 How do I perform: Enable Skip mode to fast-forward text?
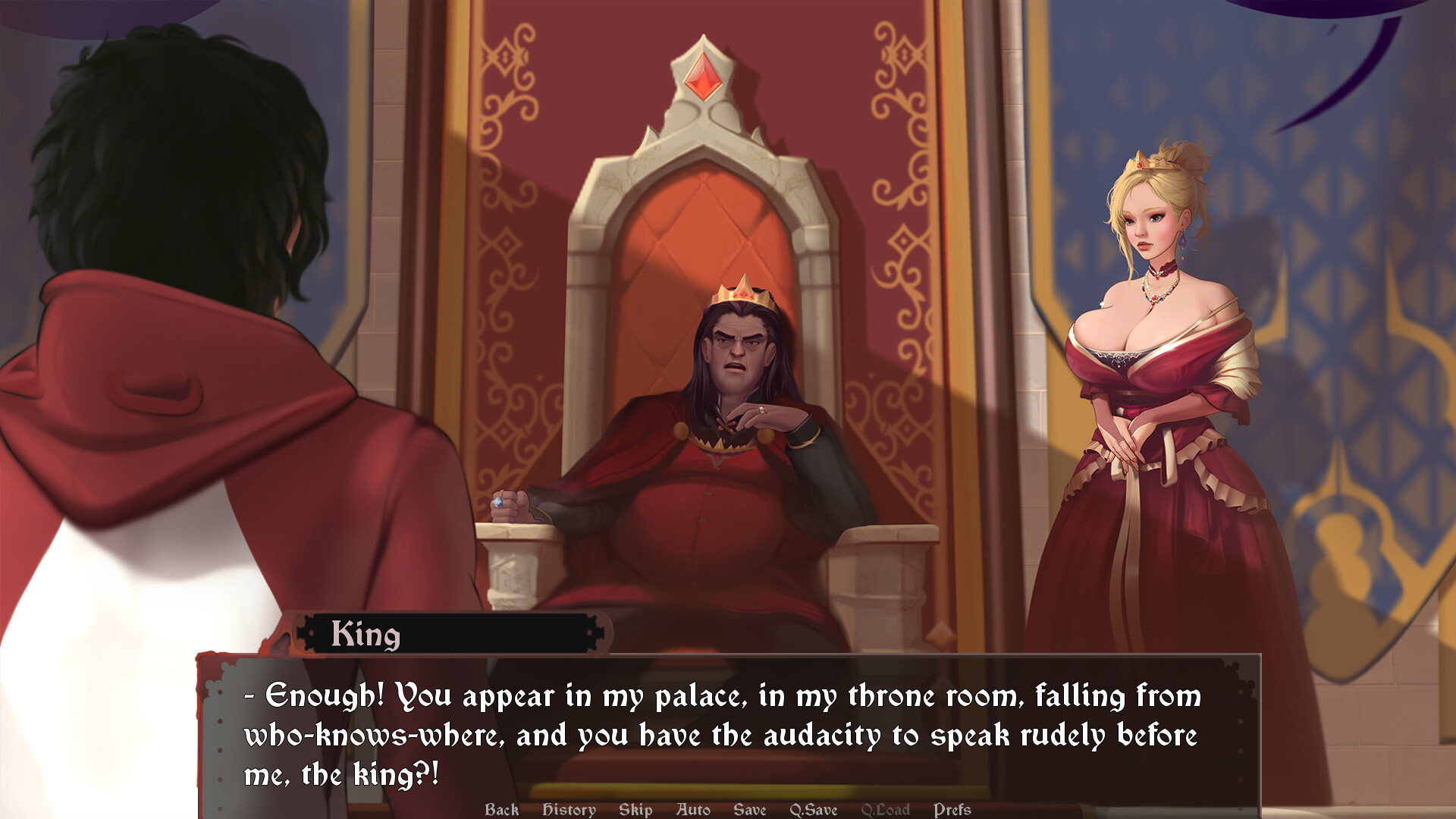click(635, 809)
